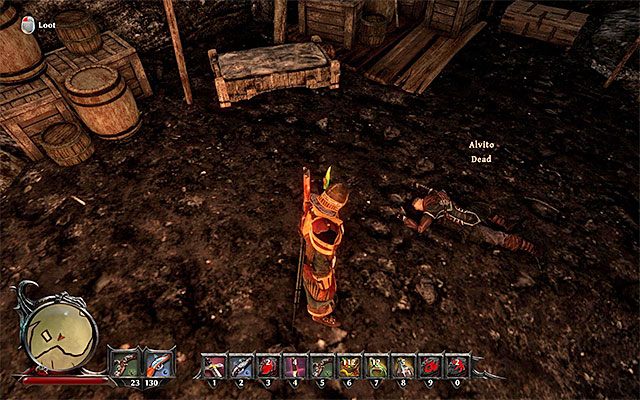640x400 pixels.
Task: Open the circular parchment minimap
Action: coord(62,335)
